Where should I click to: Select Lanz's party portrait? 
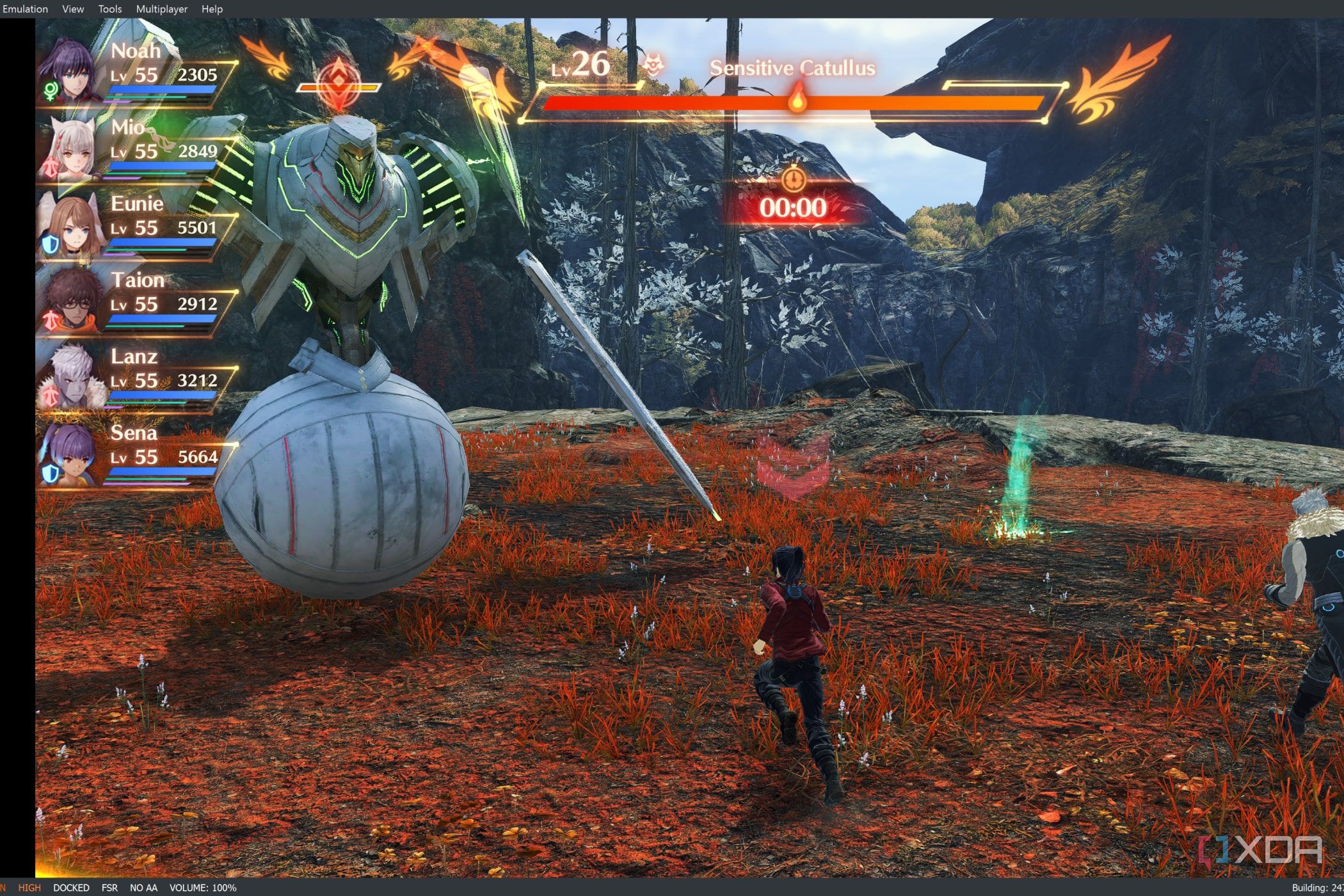tap(70, 378)
